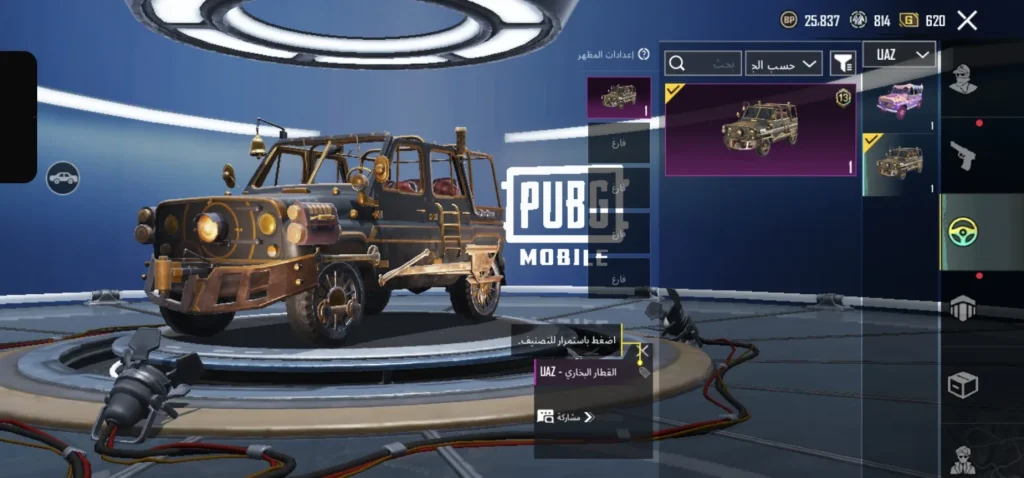1024x478 pixels.
Task: Close the long-press tooltip popup
Action: click(644, 351)
